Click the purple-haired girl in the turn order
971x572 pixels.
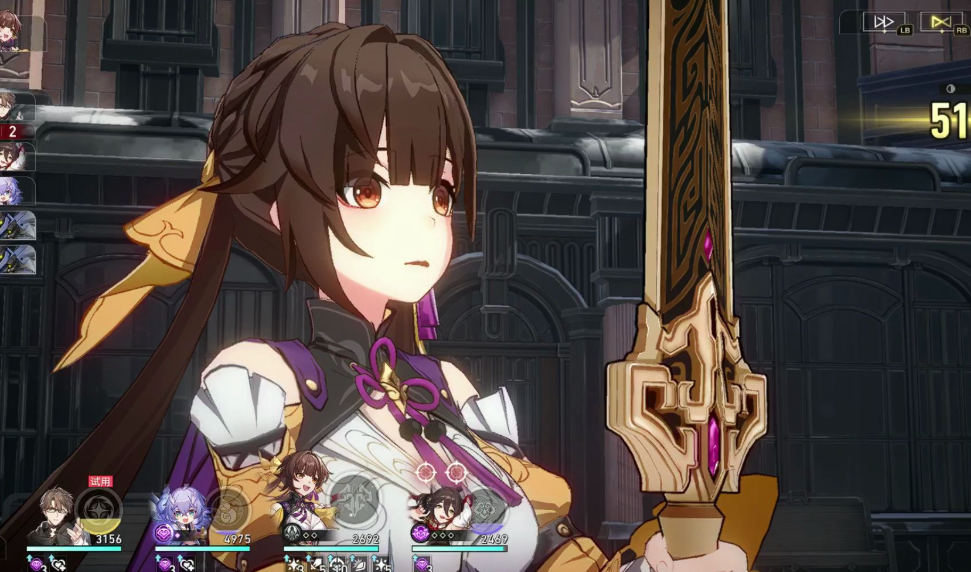click(18, 190)
